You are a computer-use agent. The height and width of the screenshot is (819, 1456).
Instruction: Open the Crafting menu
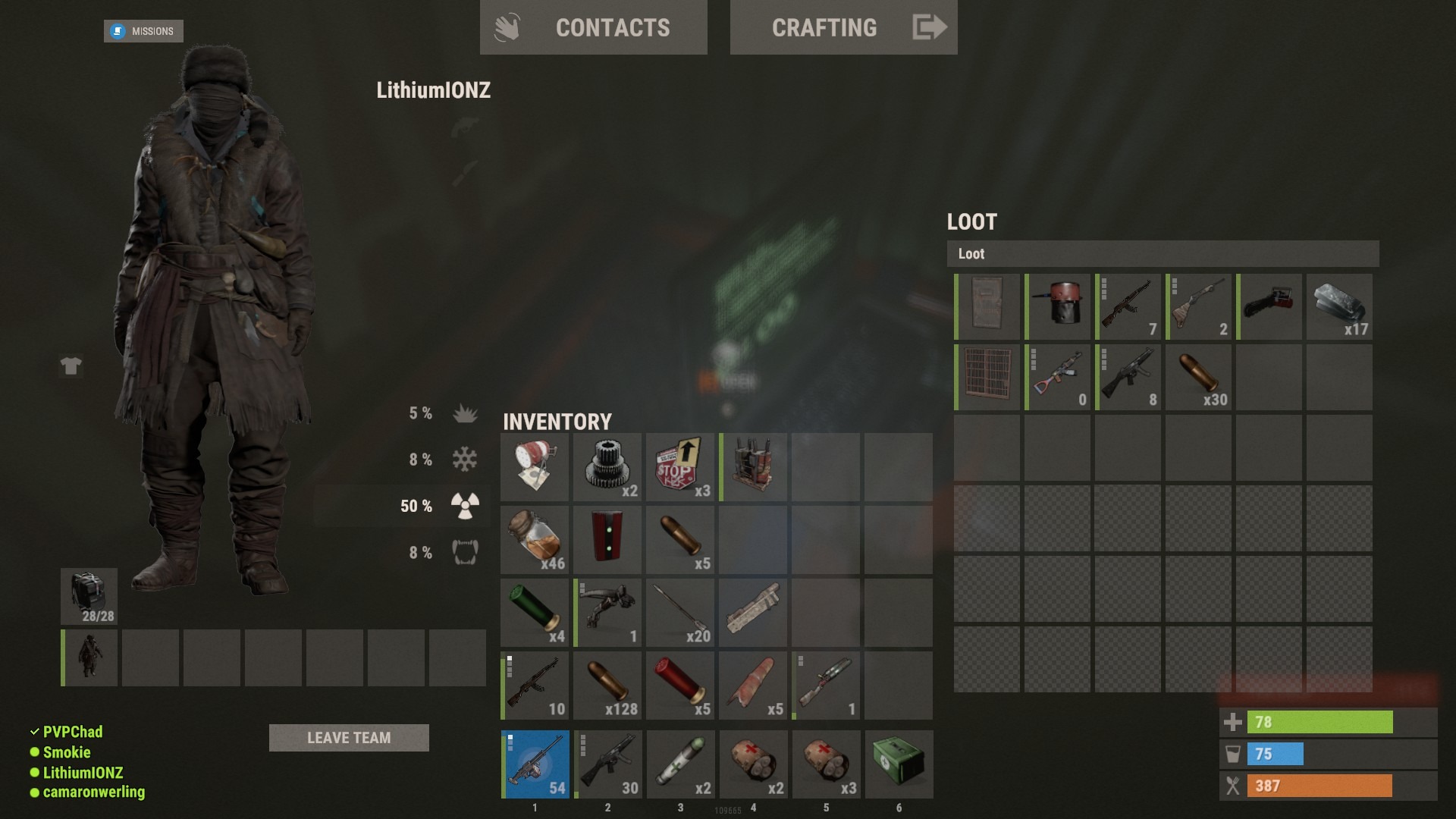843,27
